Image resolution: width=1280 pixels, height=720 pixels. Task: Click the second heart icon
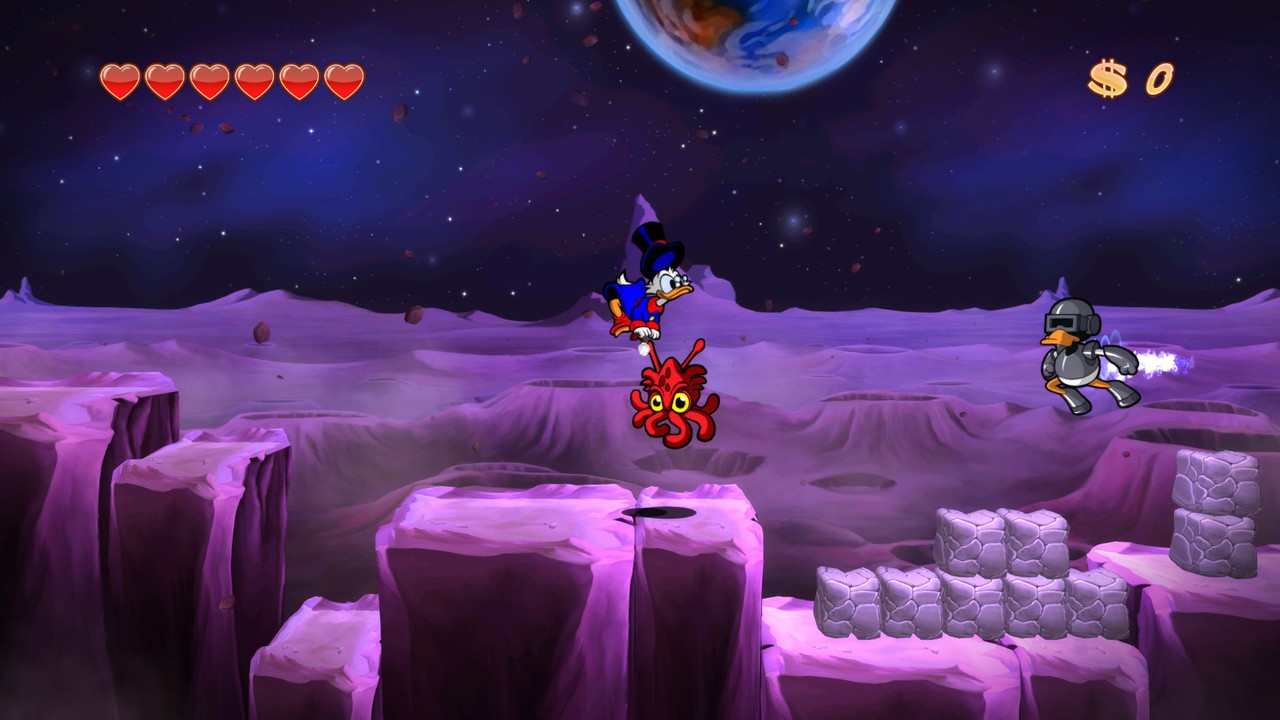tap(164, 77)
